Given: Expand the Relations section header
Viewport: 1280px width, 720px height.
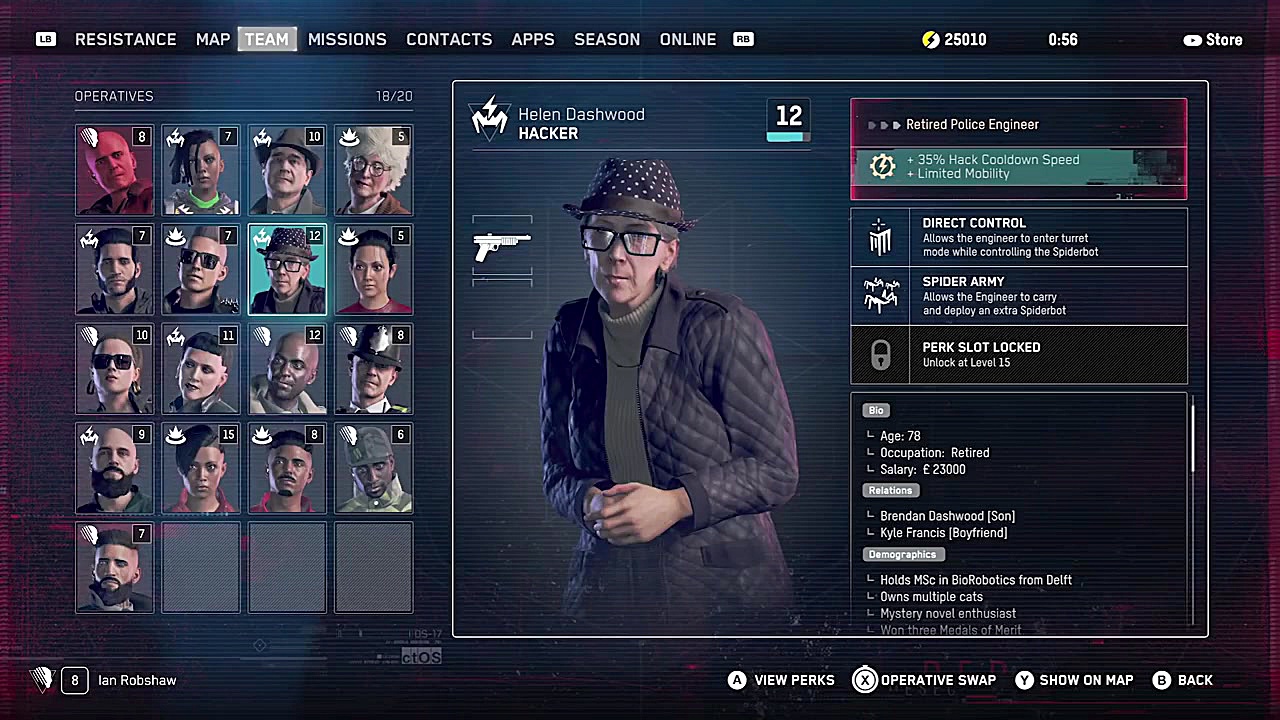Looking at the screenshot, I should tap(890, 490).
